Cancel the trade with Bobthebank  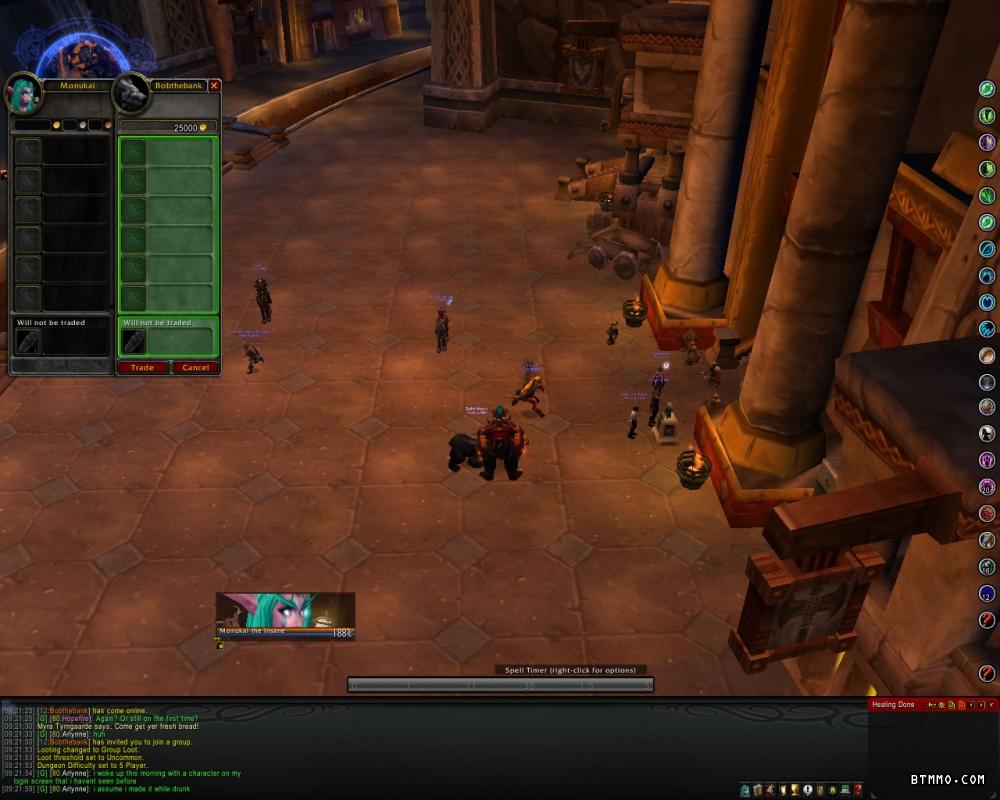pos(195,367)
